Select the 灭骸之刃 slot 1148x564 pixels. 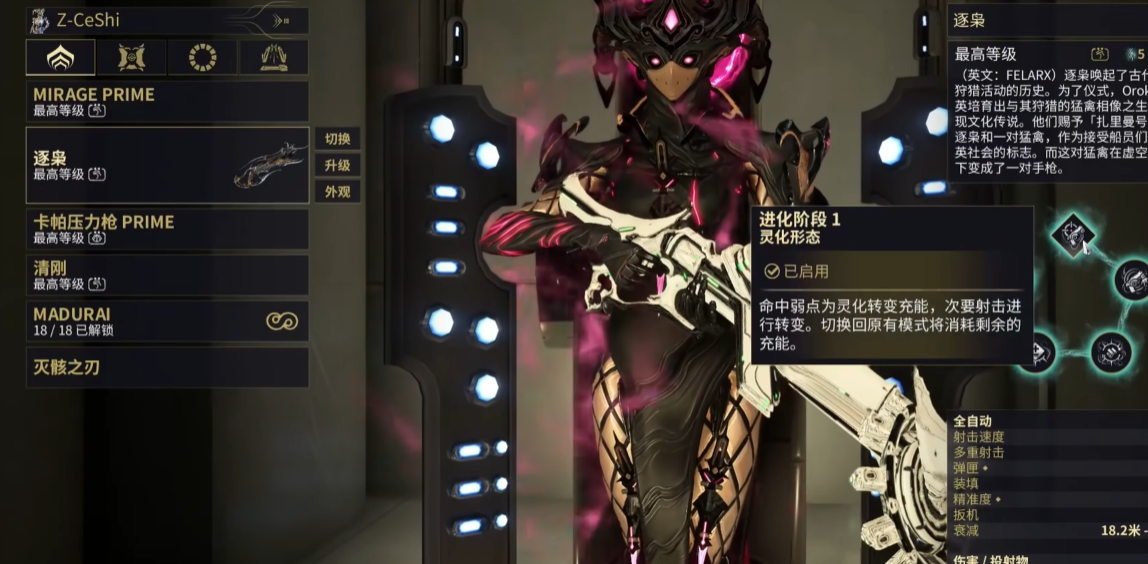pos(166,367)
